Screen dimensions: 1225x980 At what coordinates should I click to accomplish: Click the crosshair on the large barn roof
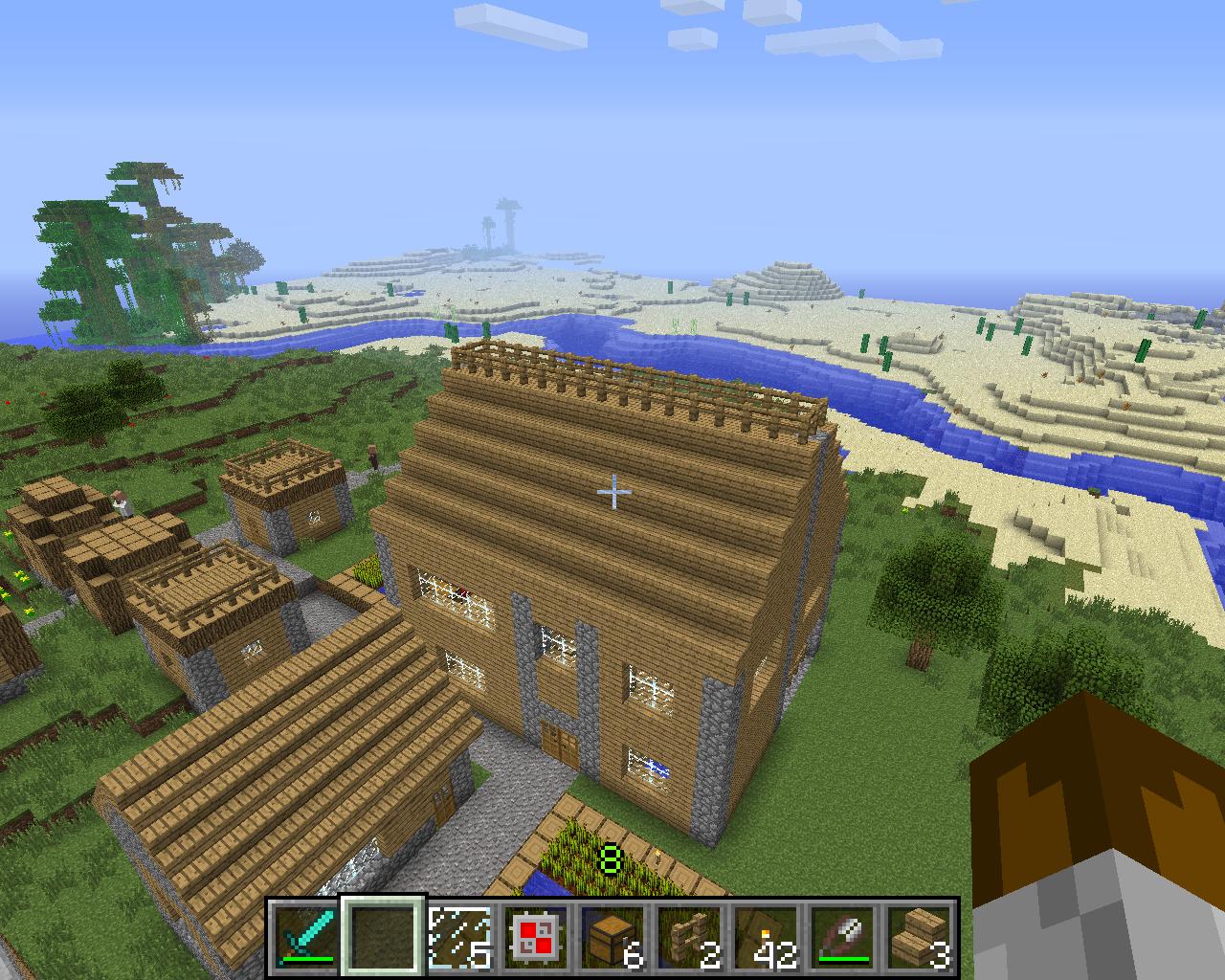(x=612, y=490)
